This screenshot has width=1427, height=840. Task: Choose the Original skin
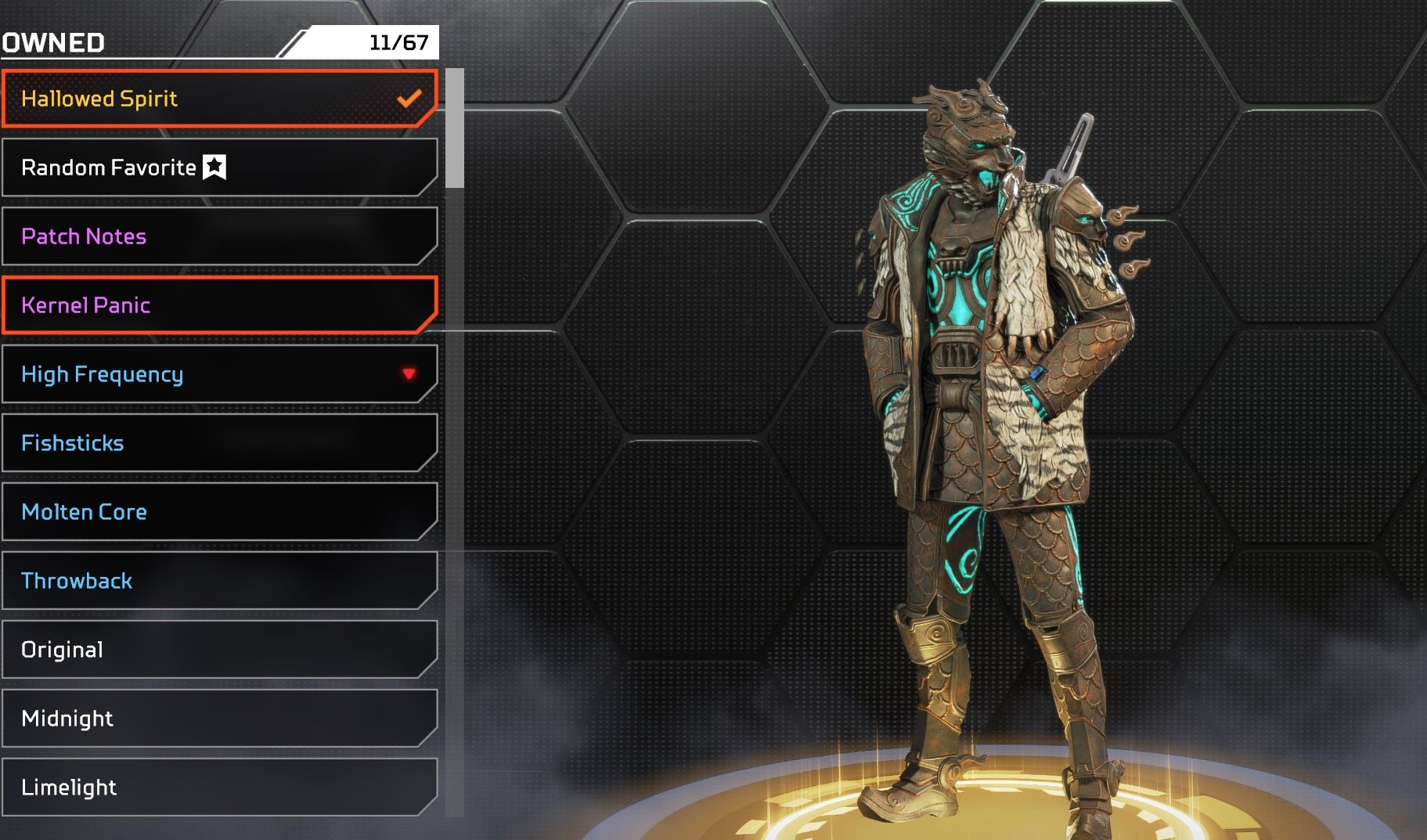(x=219, y=650)
